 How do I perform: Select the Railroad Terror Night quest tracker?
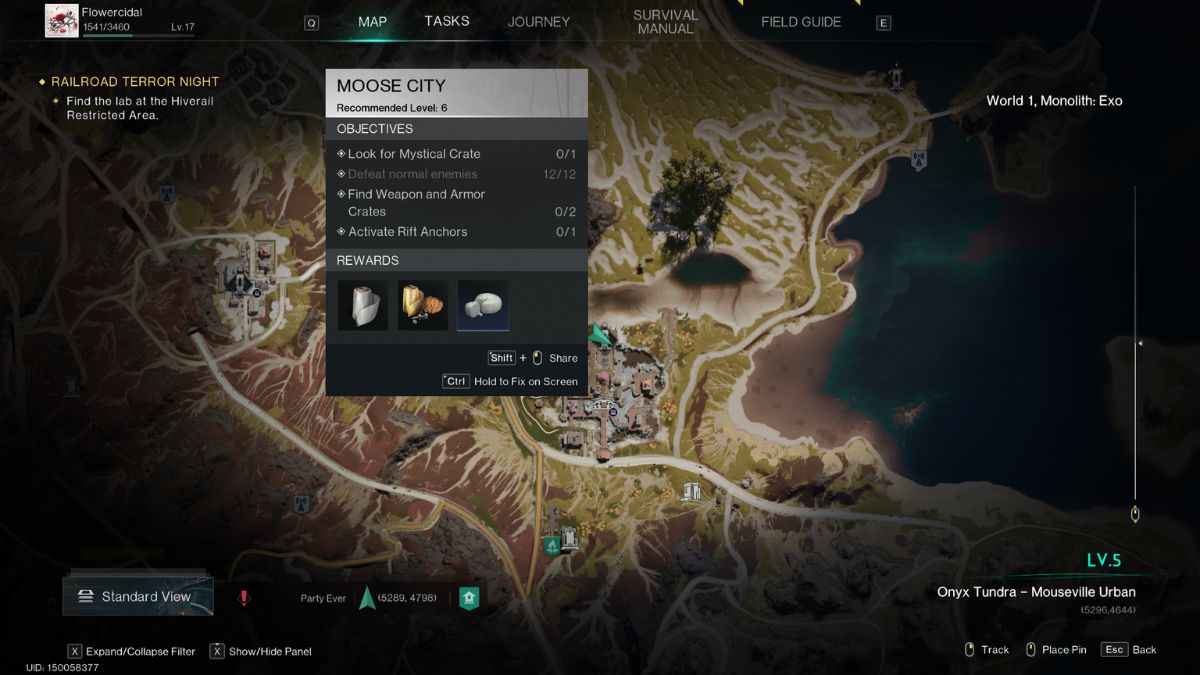(x=135, y=82)
